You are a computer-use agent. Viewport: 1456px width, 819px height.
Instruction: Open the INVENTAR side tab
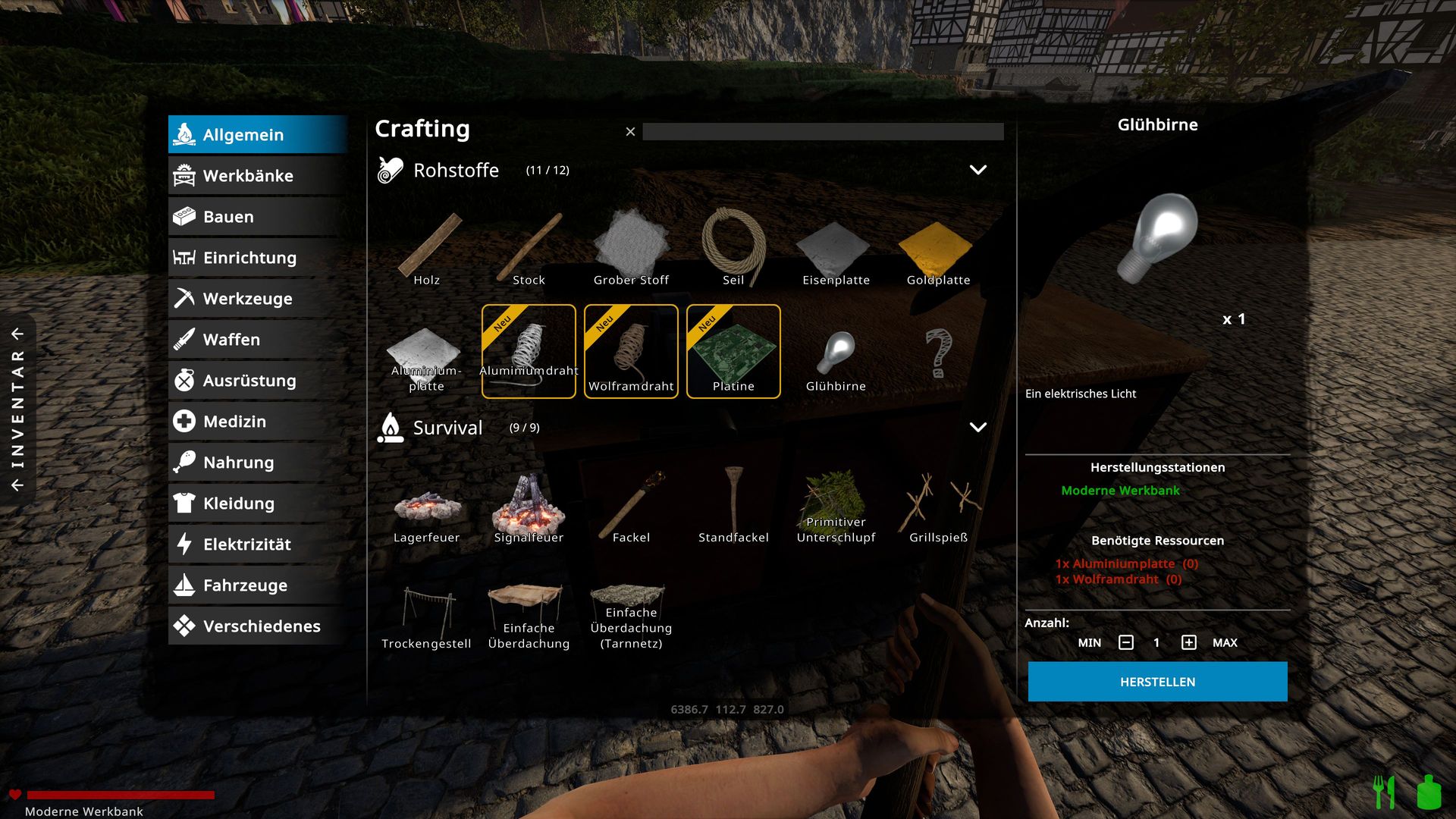coord(17,409)
